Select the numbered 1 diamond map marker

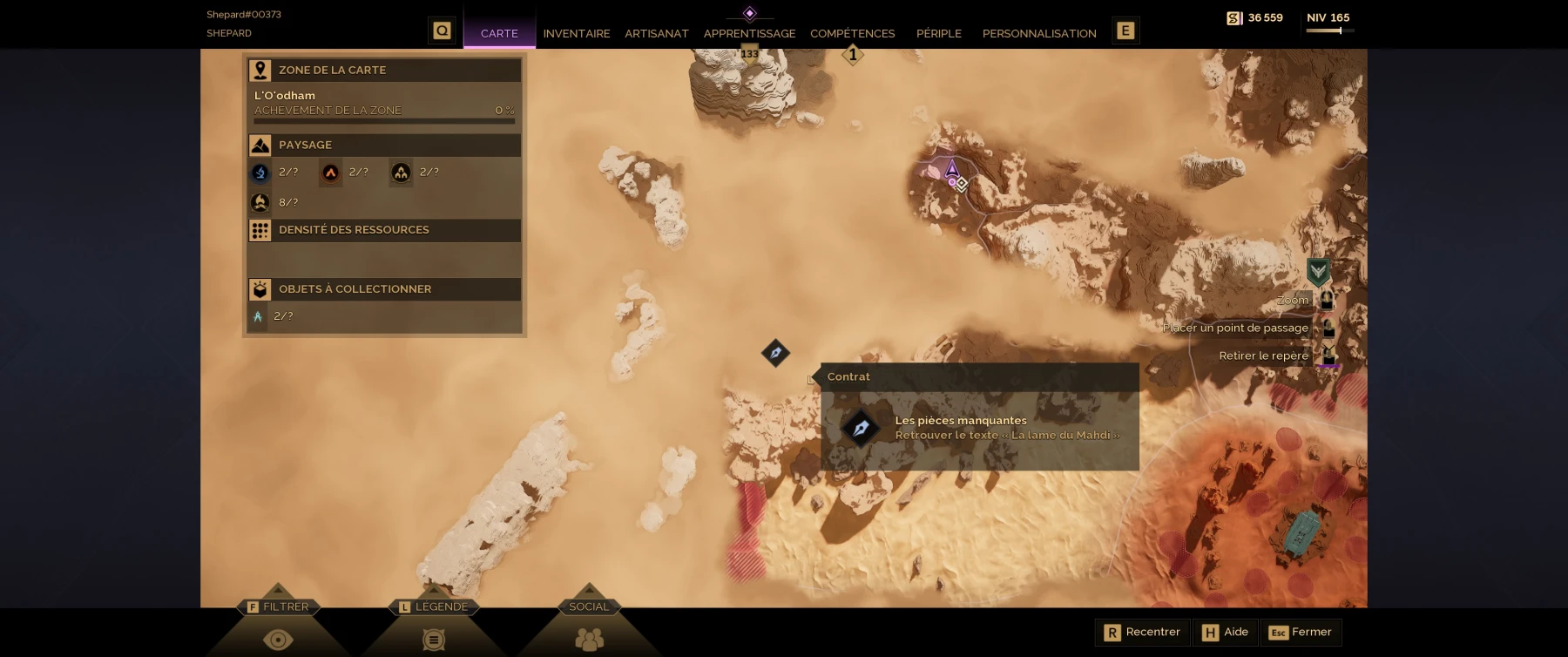853,55
